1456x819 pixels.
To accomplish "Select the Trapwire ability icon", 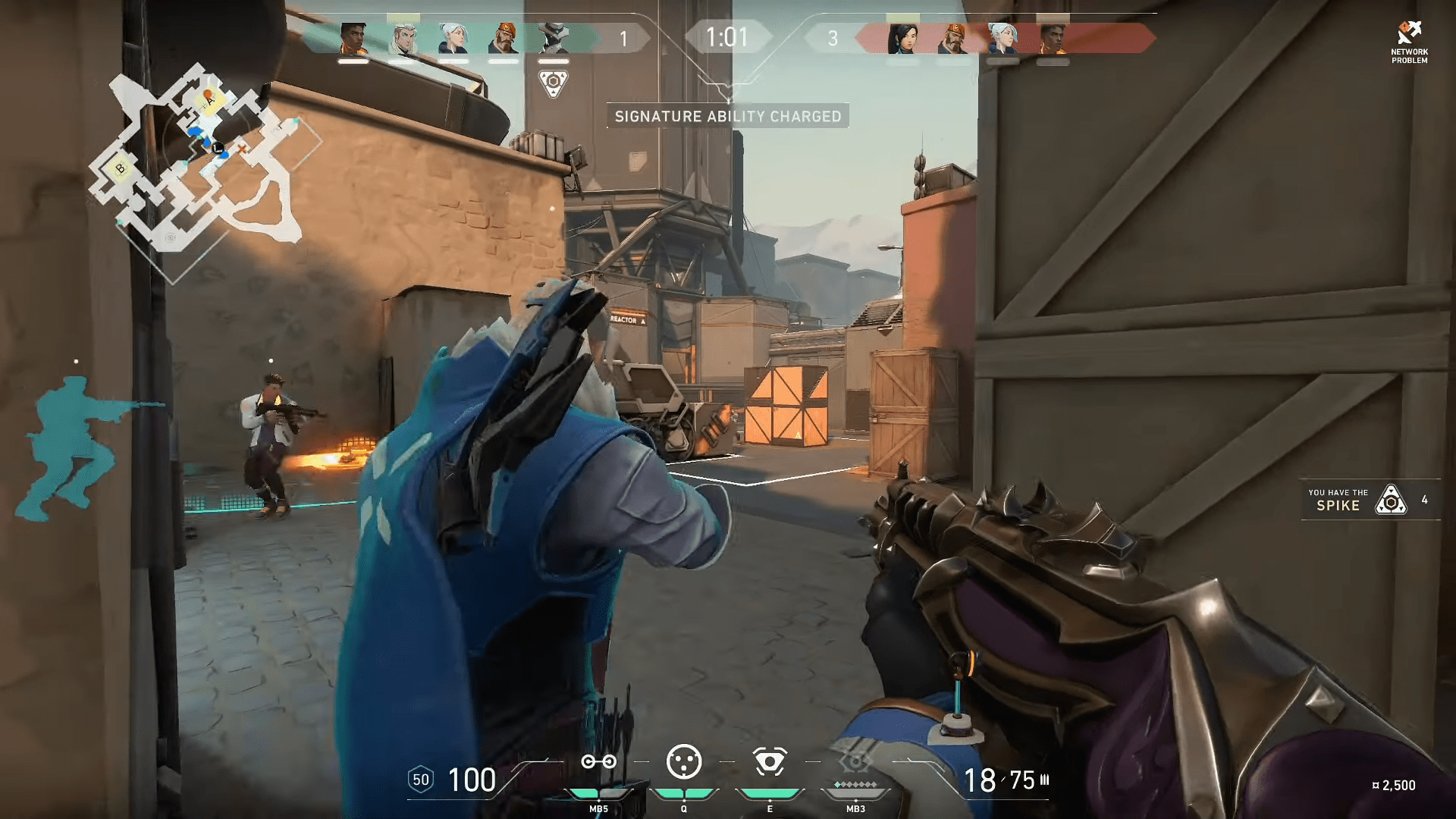I will pos(598,762).
